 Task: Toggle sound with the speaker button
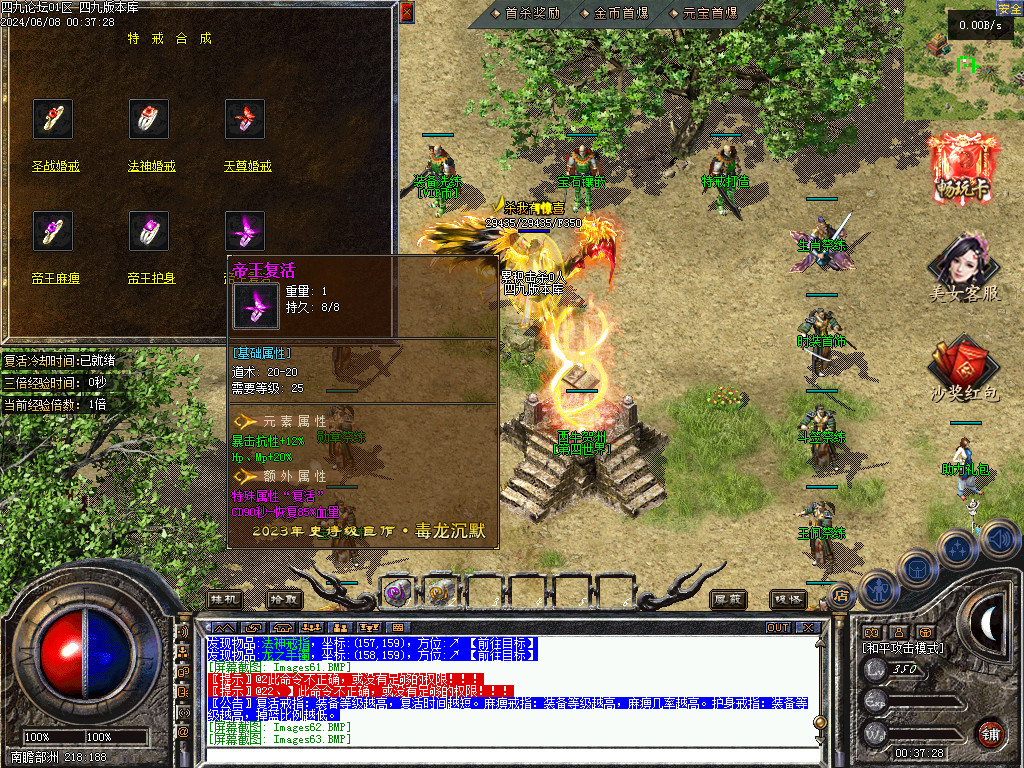click(x=1000, y=540)
